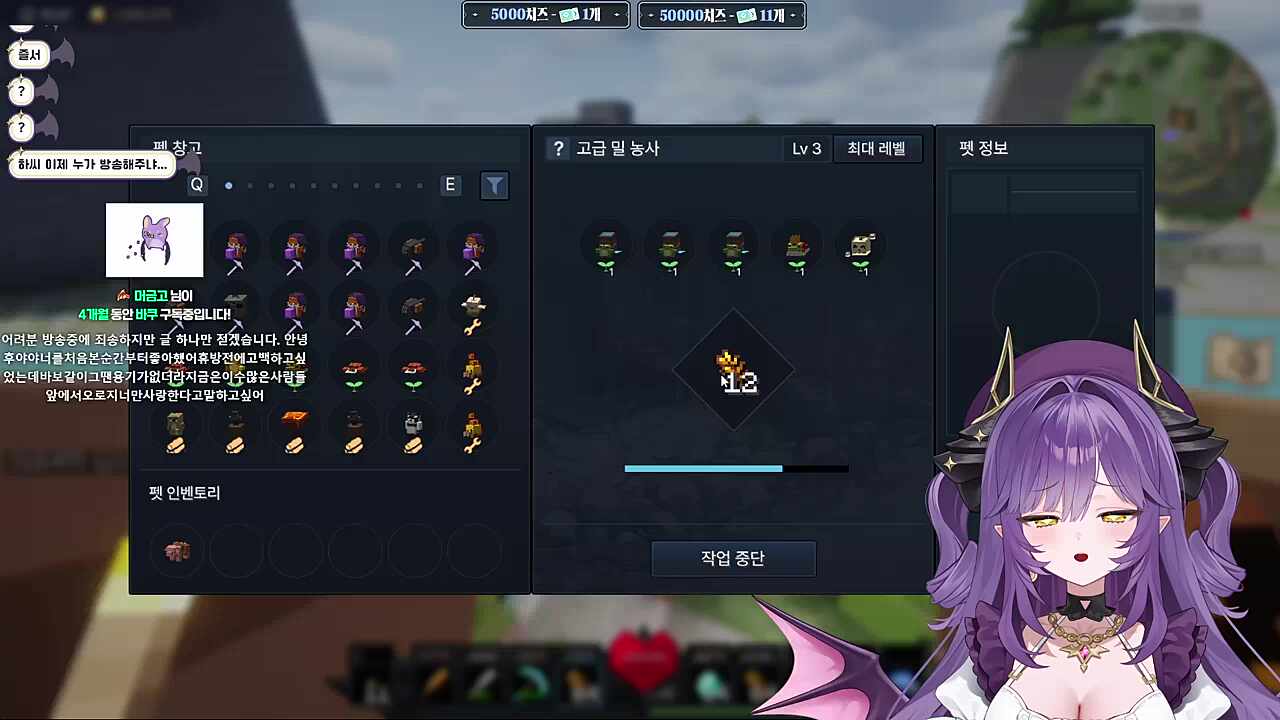
Task: Open the 즐서 bookmark bubble on the left
Action: tap(29, 55)
